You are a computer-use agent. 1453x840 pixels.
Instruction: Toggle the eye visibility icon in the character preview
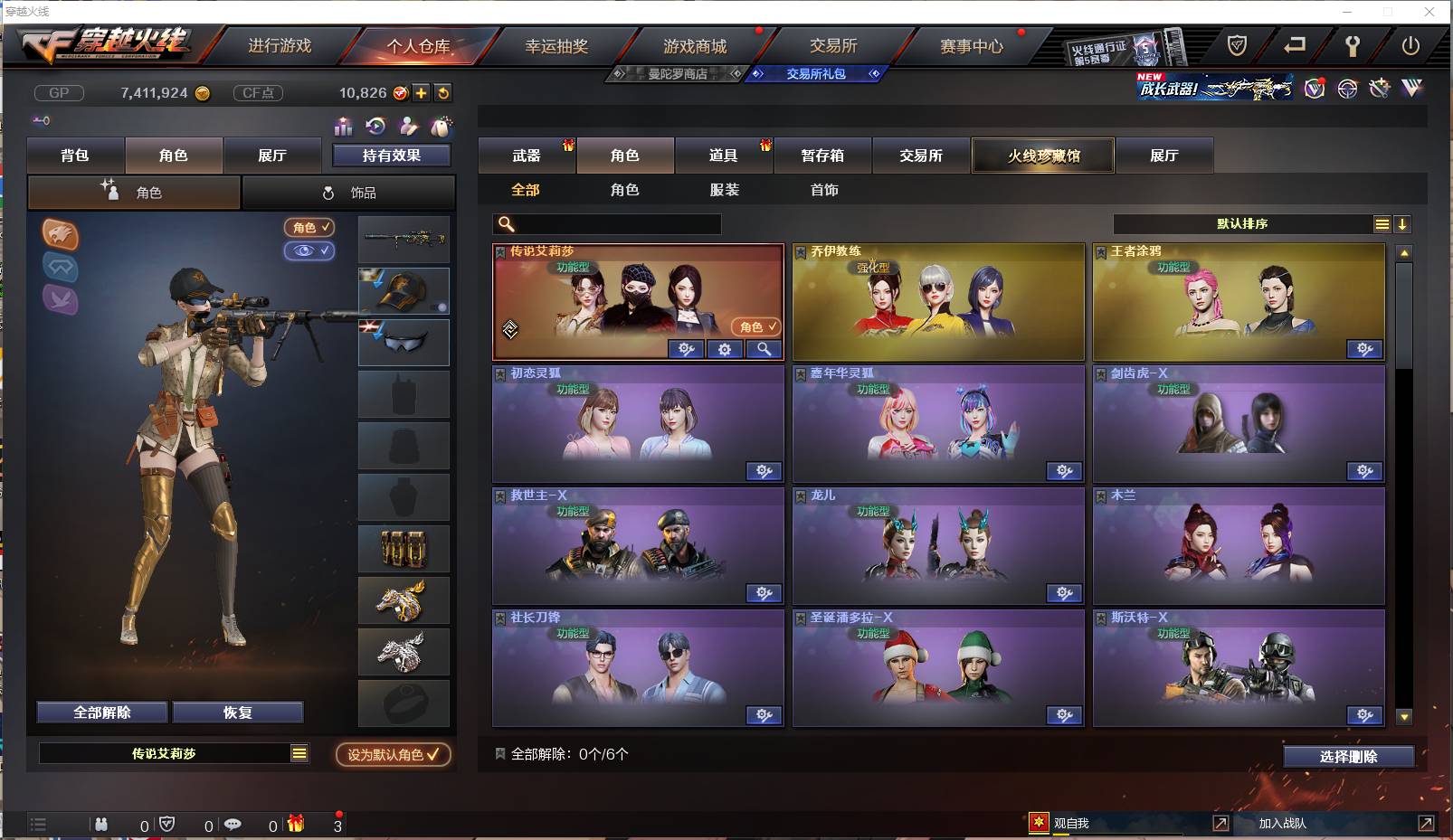(x=309, y=250)
